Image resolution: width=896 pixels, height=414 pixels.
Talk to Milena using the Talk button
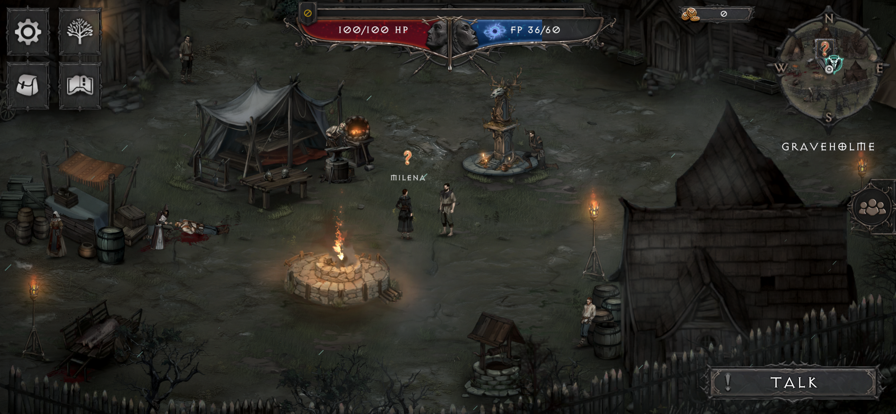tap(793, 382)
